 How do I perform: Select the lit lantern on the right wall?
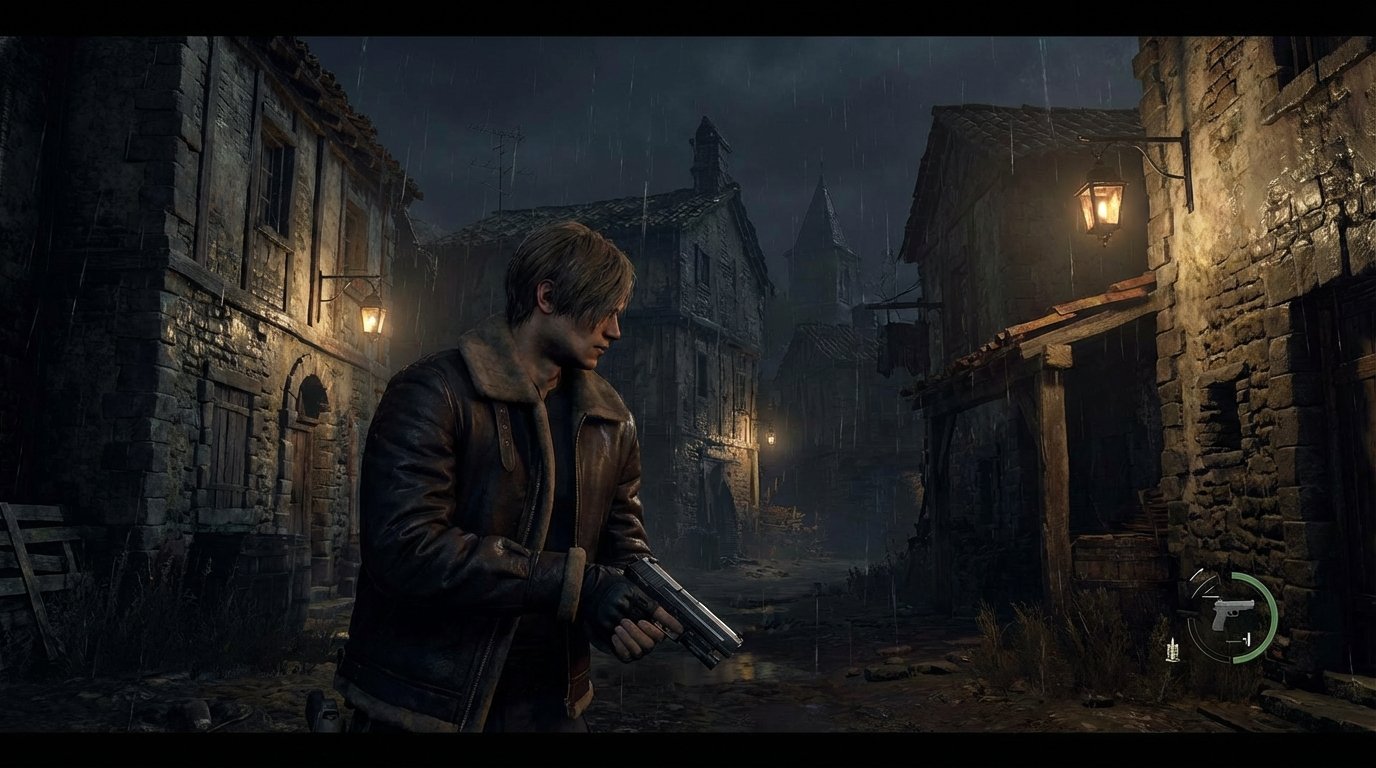(x=1098, y=204)
